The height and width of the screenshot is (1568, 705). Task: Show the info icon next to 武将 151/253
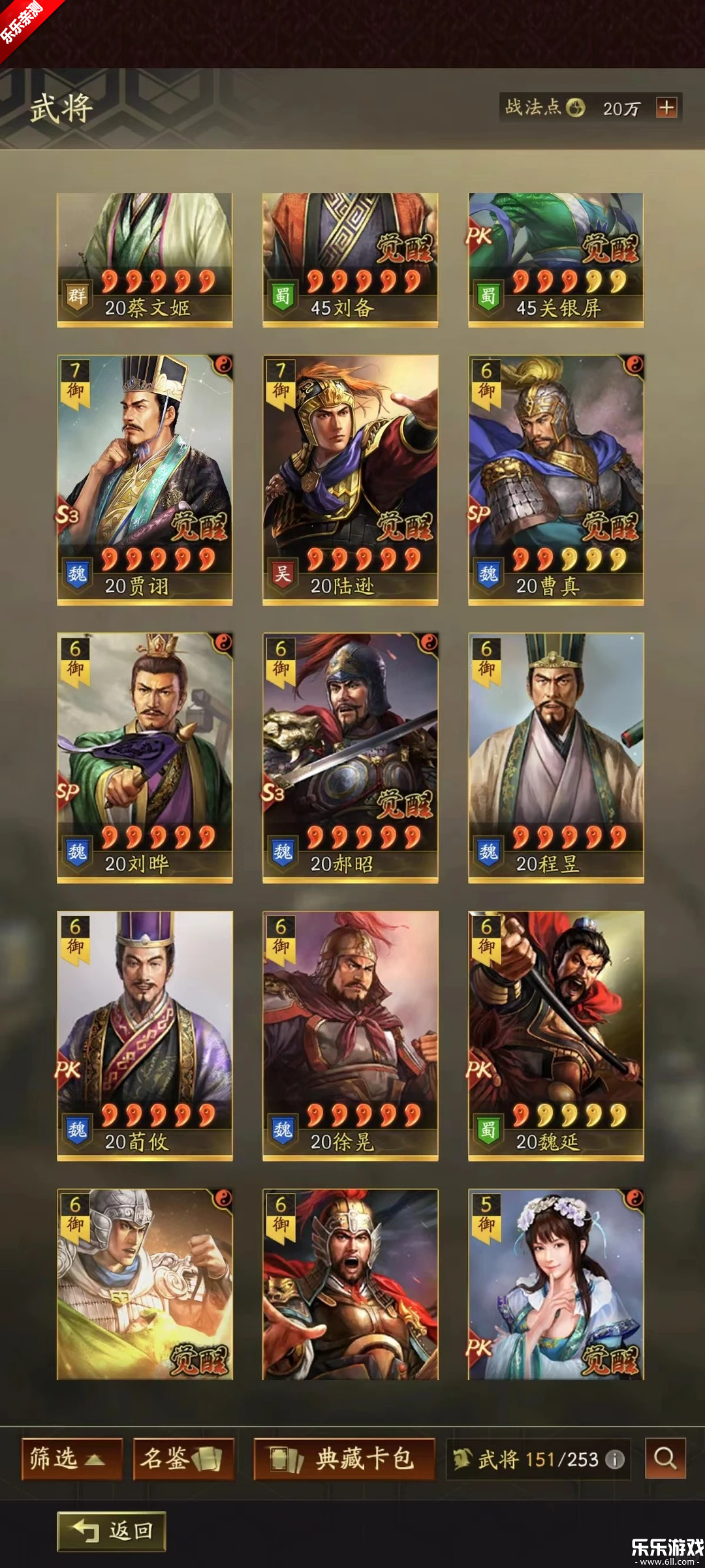(x=615, y=1459)
